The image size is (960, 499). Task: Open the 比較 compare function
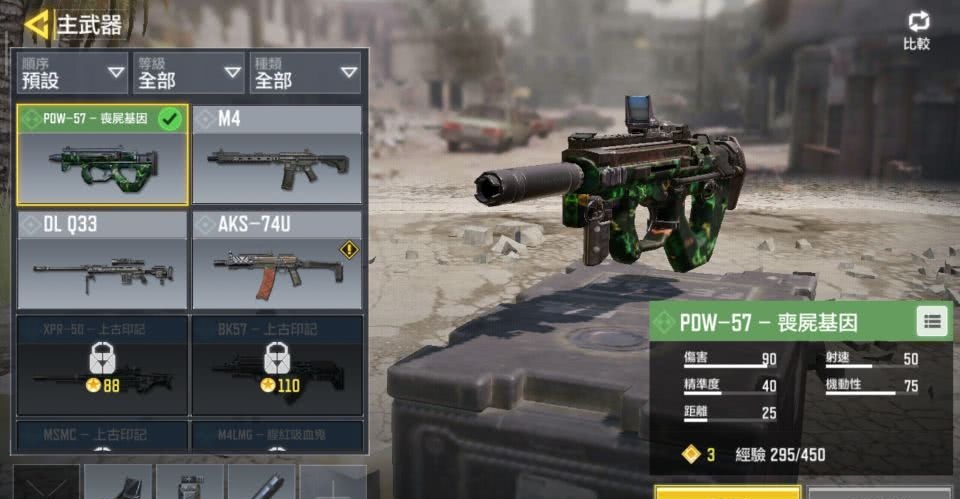(x=916, y=31)
